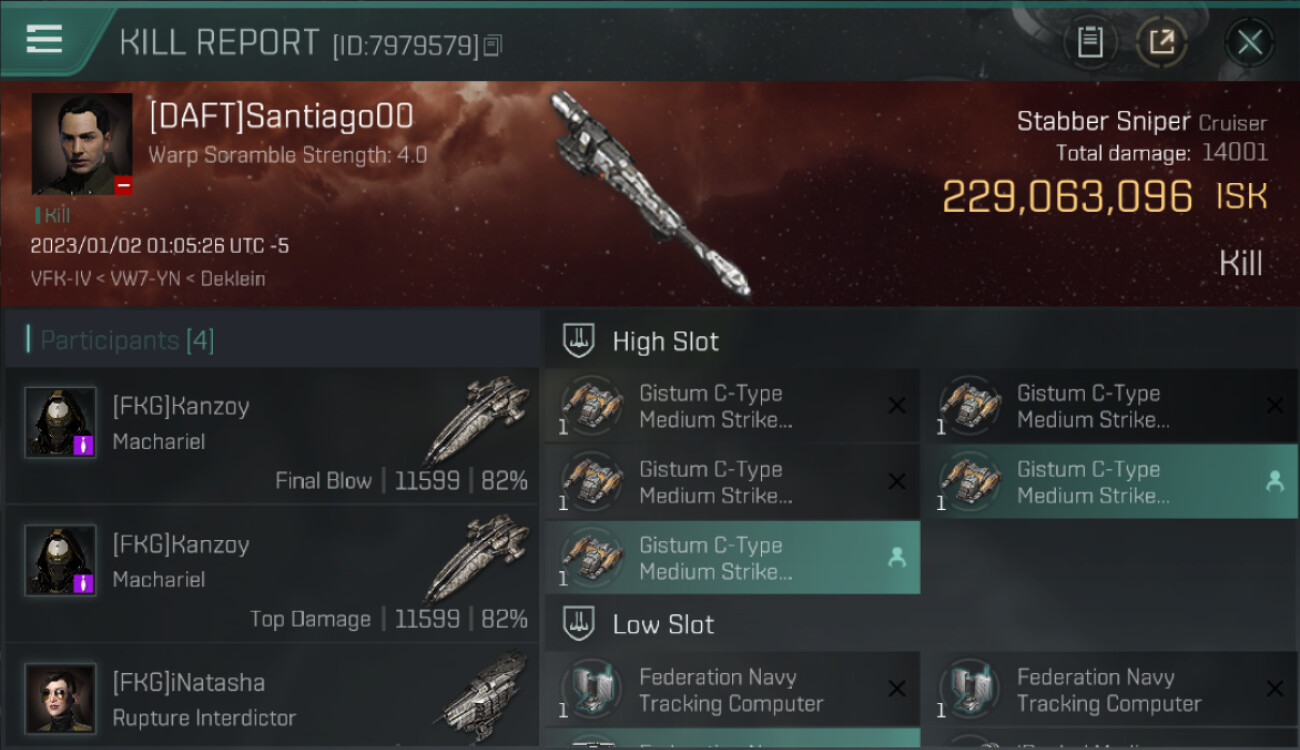Select Kanzoy's Top Damage participant row

(x=272, y=574)
